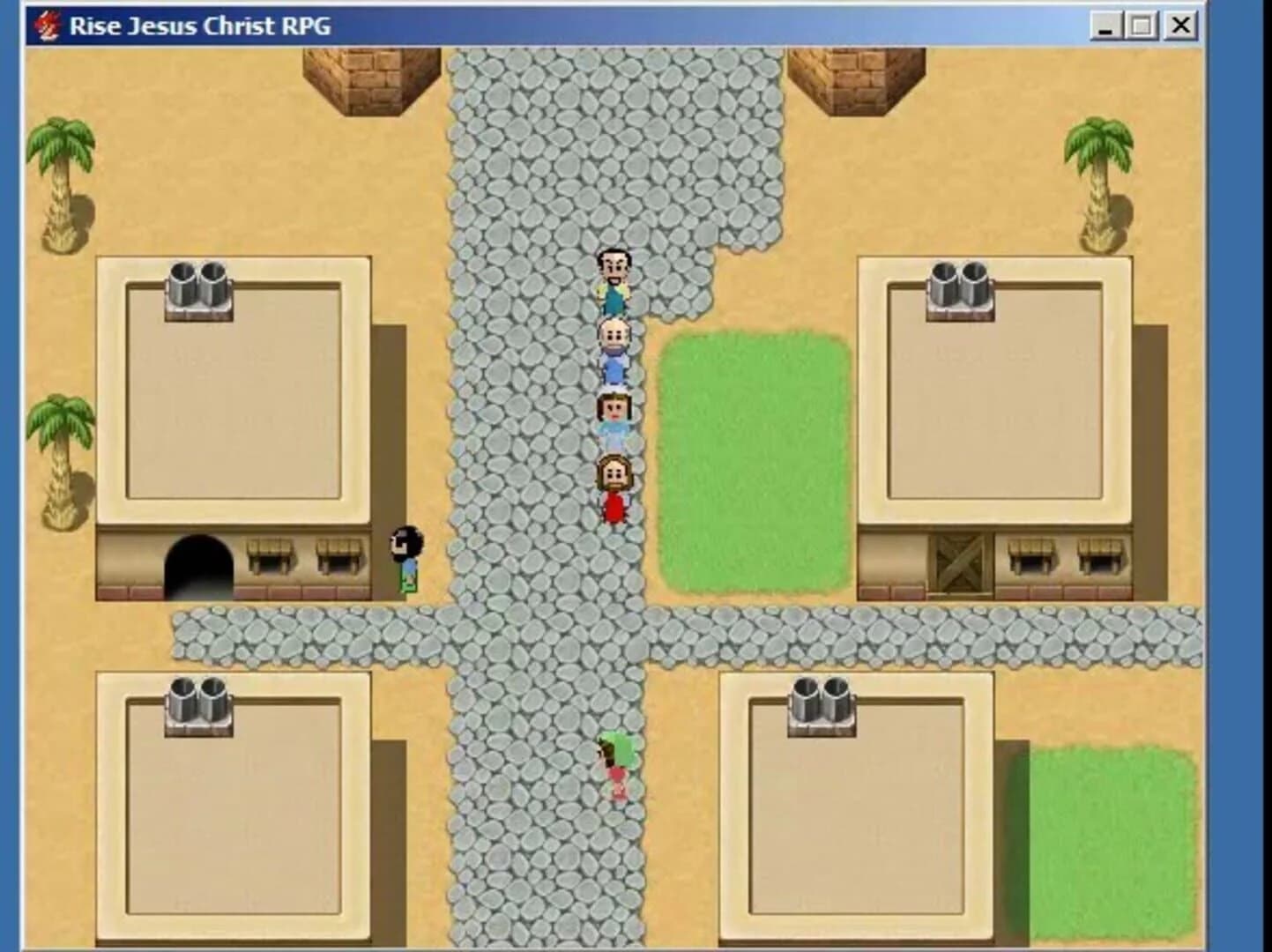1272x952 pixels.
Task: Click the Rise Jesus Christ RPG title text
Action: [198, 26]
